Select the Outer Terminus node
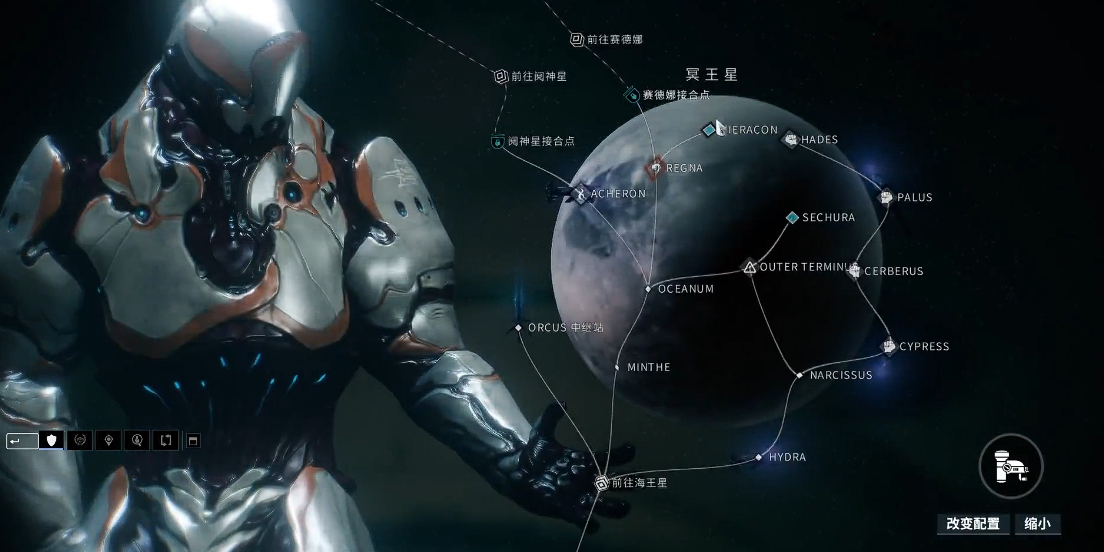This screenshot has height=552, width=1104. pos(750,267)
